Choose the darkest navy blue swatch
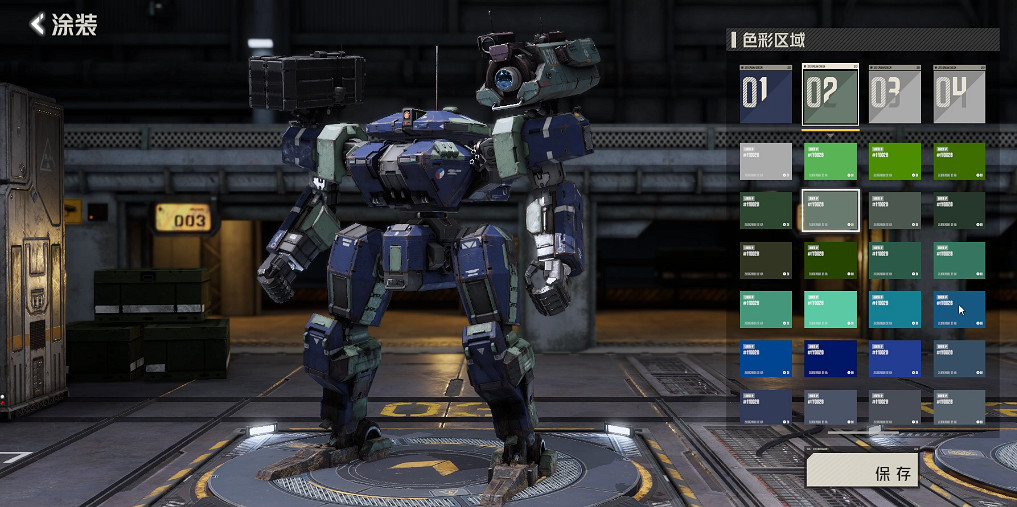The height and width of the screenshot is (507, 1017). (x=830, y=359)
